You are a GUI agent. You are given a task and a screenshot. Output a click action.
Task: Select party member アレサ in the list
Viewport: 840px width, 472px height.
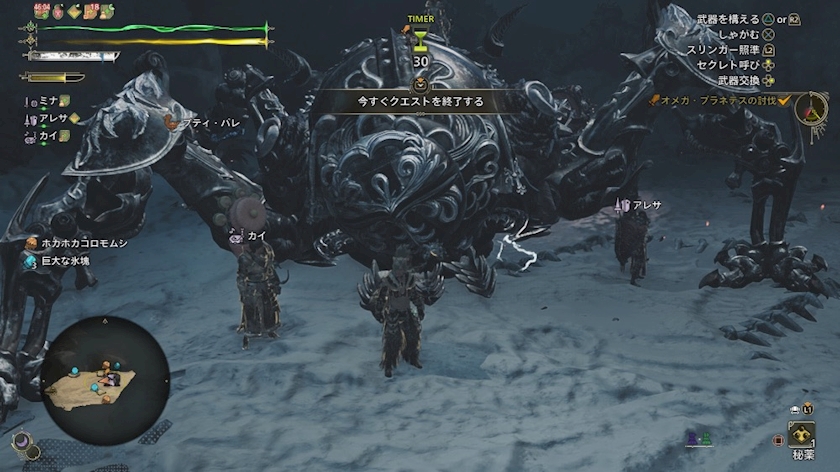coord(52,117)
